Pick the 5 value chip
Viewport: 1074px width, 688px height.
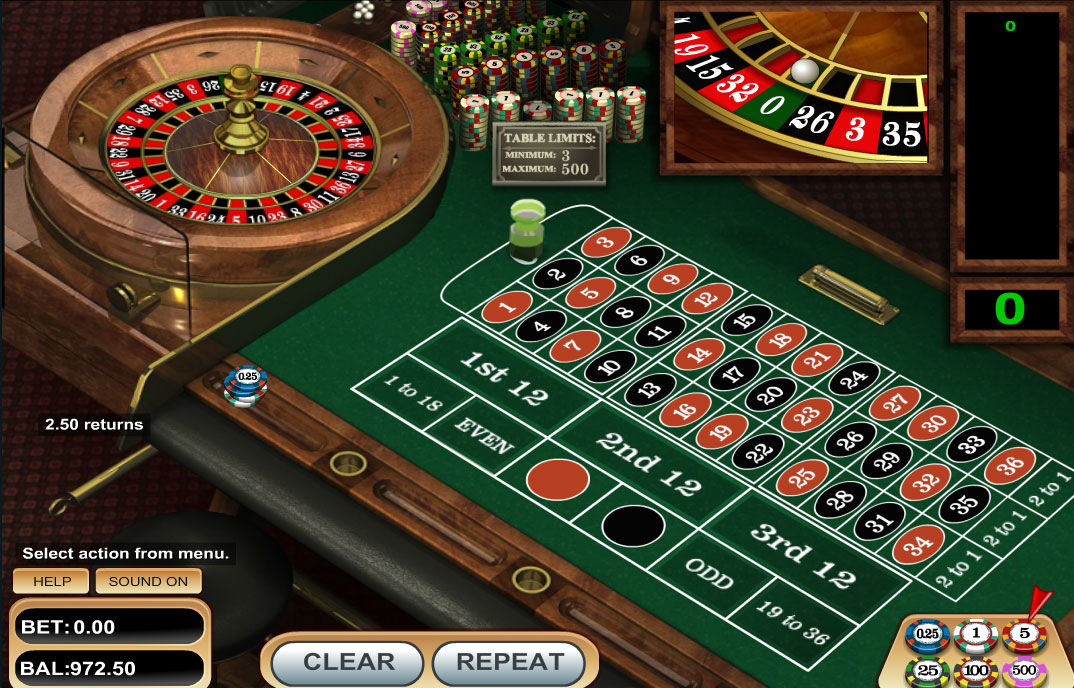pyautogui.click(x=1024, y=635)
